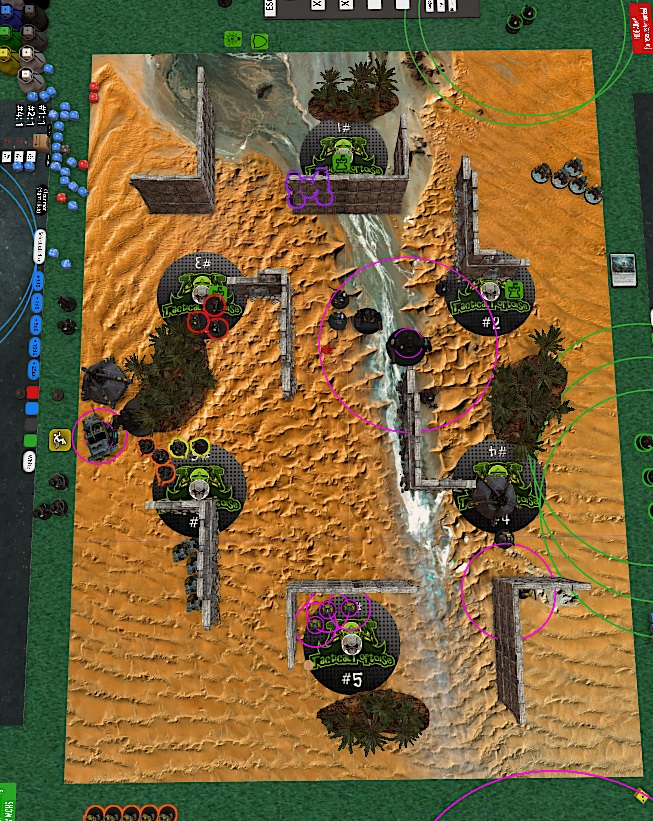Select the green color swatch
The width and height of the screenshot is (653, 821).
point(31,440)
